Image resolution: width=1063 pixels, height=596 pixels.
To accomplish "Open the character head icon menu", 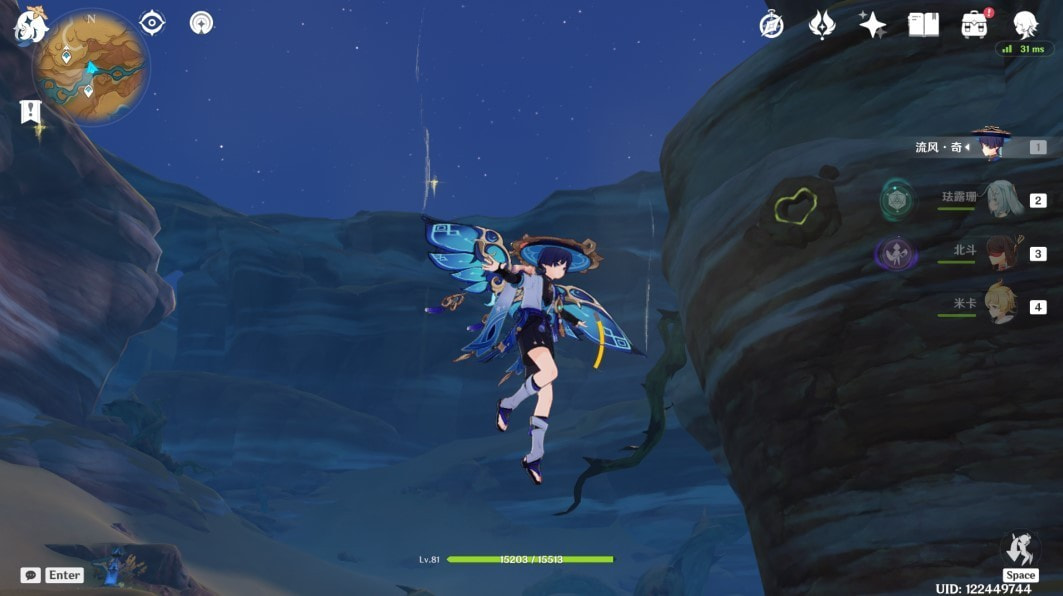I will pyautogui.click(x=1025, y=25).
